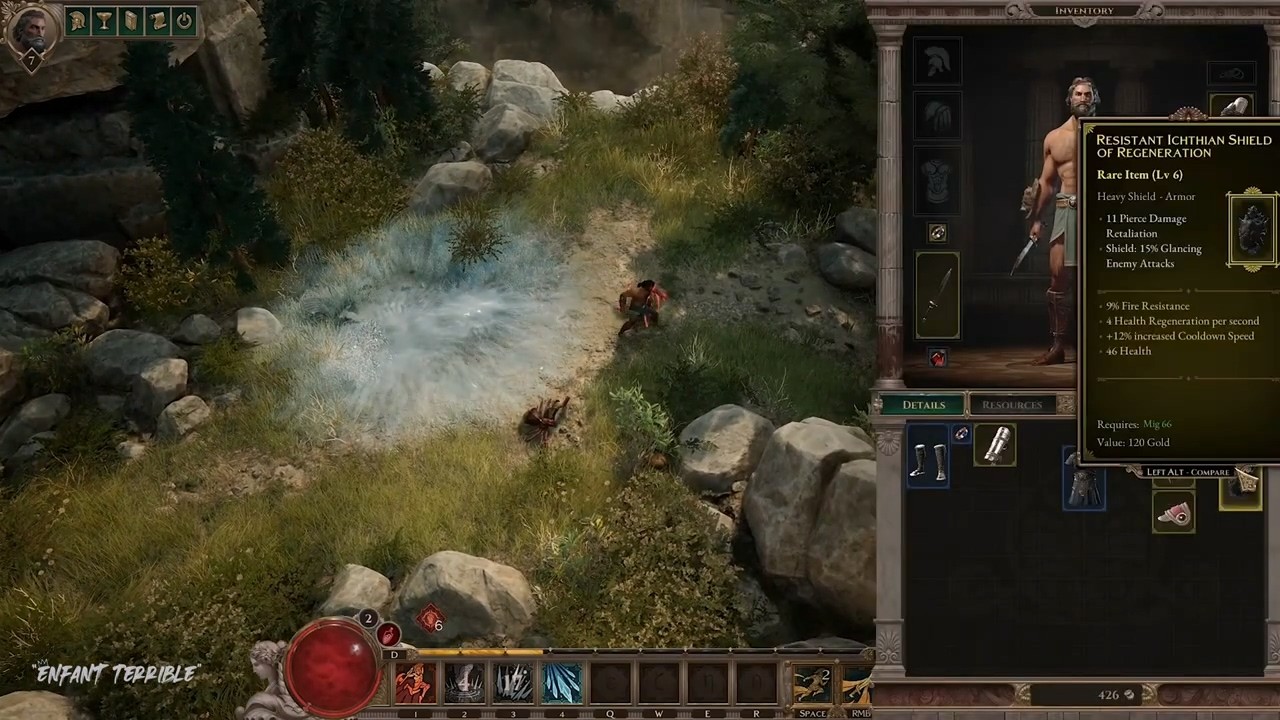
Task: Open the scroll quest log icon
Action: 157,21
